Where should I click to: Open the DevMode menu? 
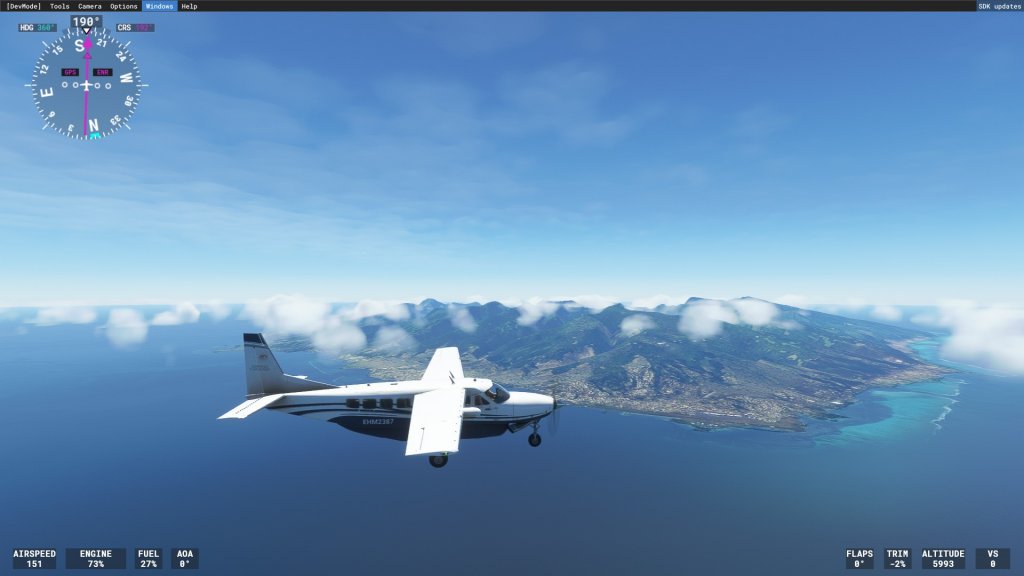pos(23,6)
